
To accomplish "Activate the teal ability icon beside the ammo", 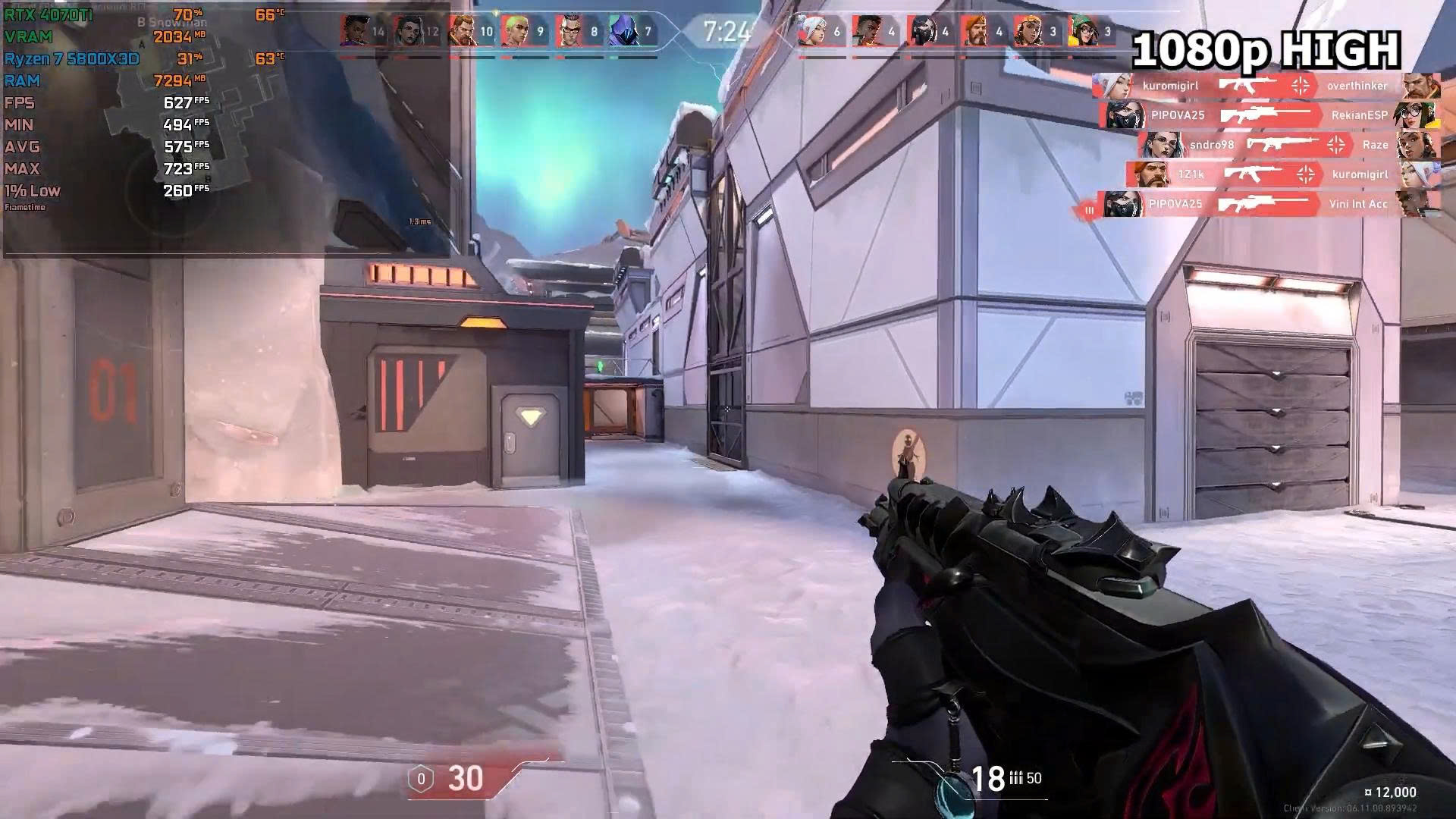I will [949, 792].
